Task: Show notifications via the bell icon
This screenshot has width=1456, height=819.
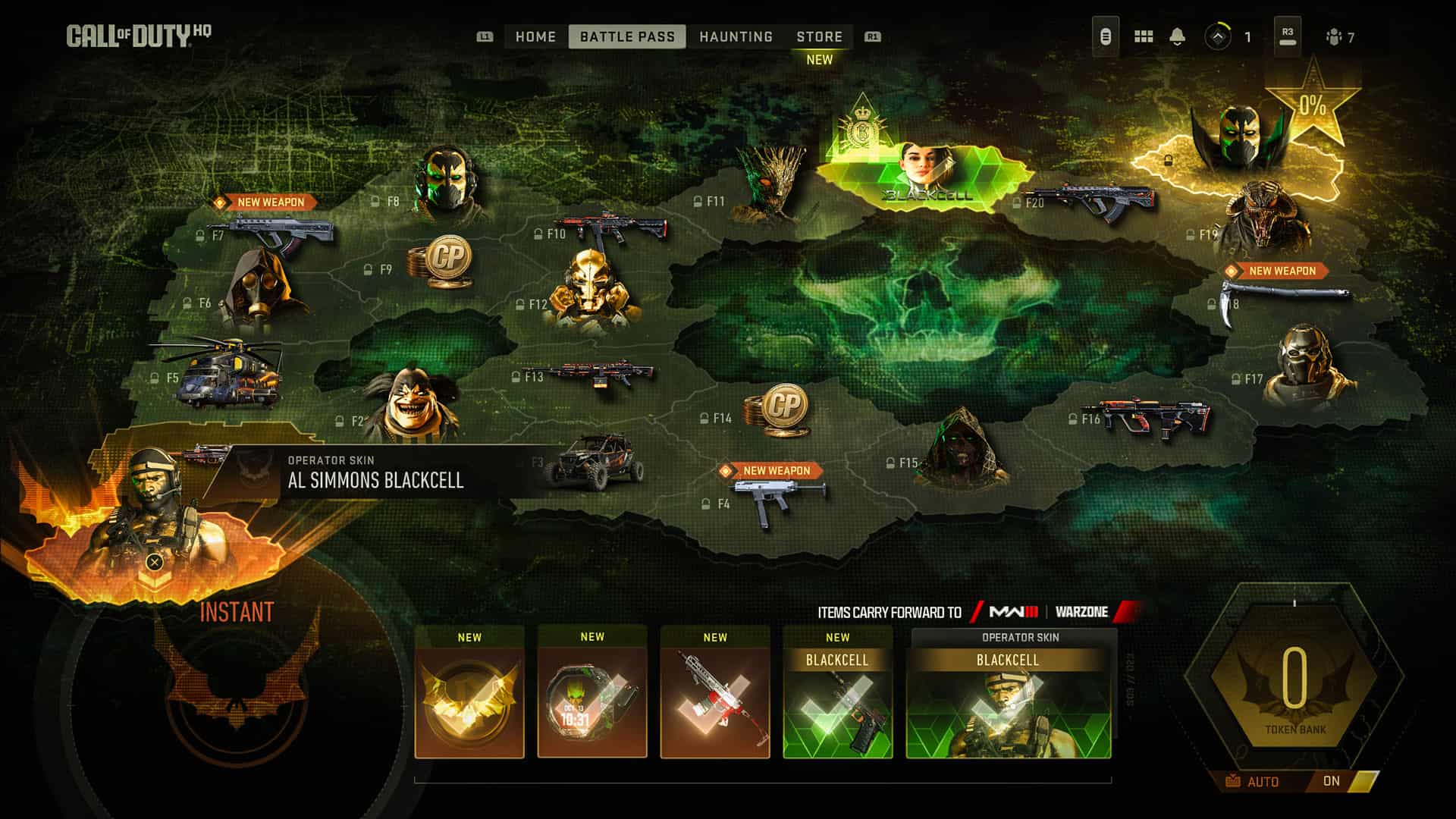Action: coord(1177,36)
